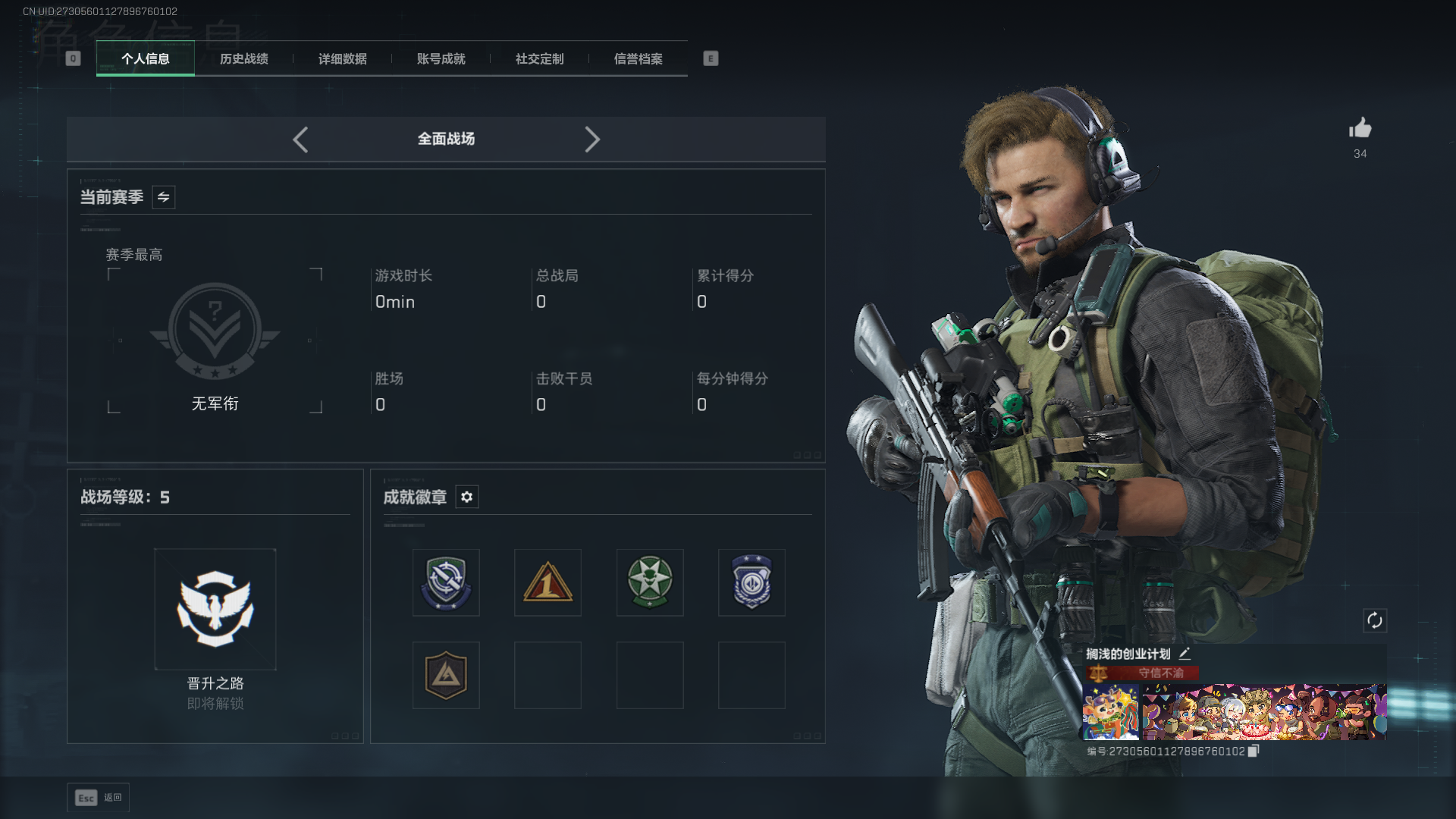The image size is (1456, 819).
Task: Click the rotate character model button
Action: coord(1375,620)
